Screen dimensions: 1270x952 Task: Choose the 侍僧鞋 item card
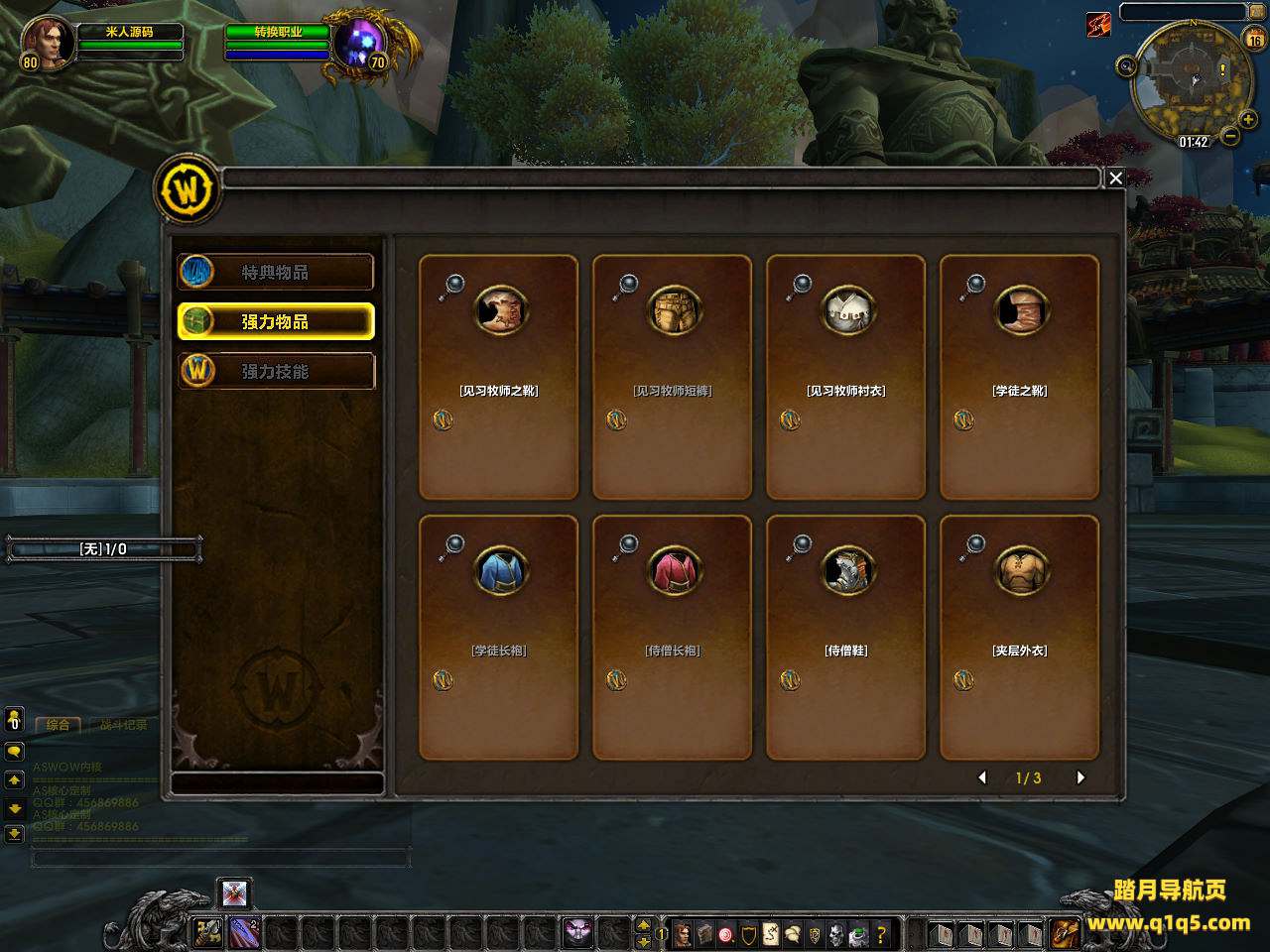click(845, 637)
